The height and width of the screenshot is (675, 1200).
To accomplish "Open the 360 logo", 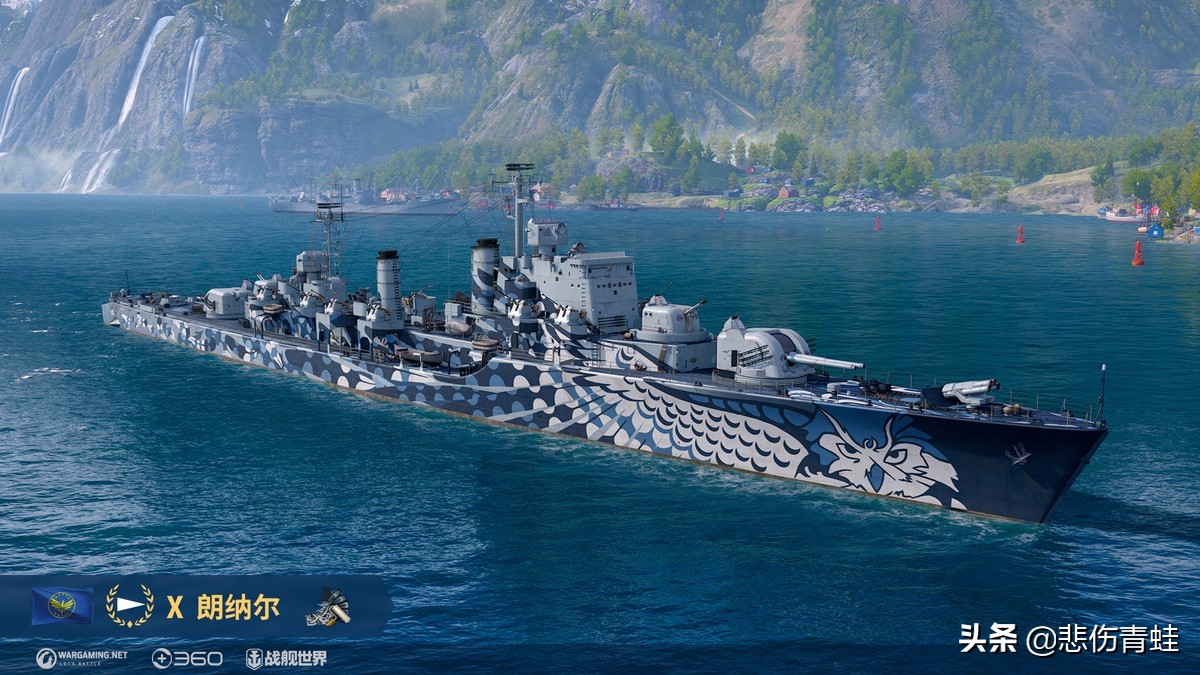I will point(187,658).
